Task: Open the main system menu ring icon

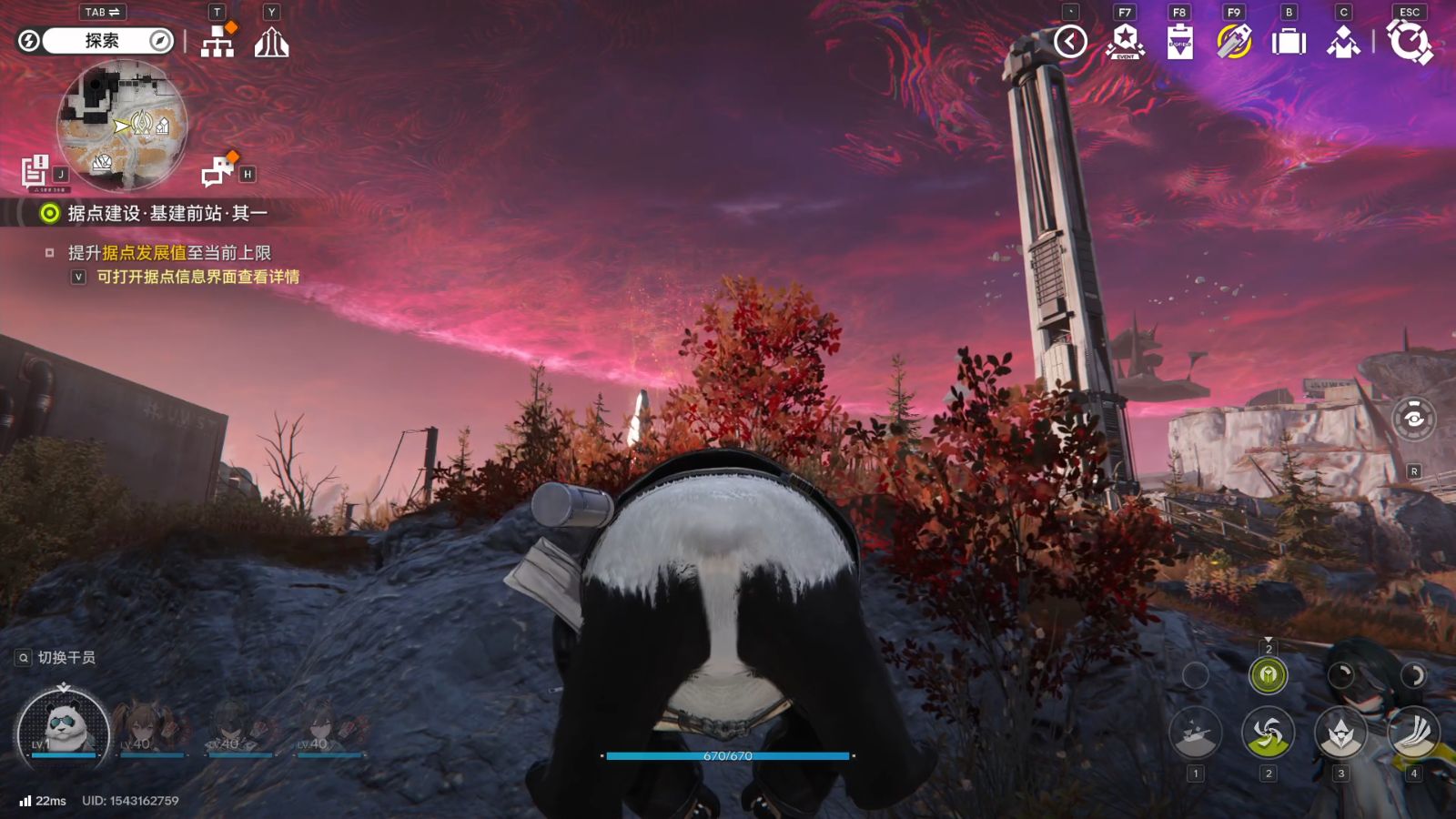Action: [x=1409, y=42]
